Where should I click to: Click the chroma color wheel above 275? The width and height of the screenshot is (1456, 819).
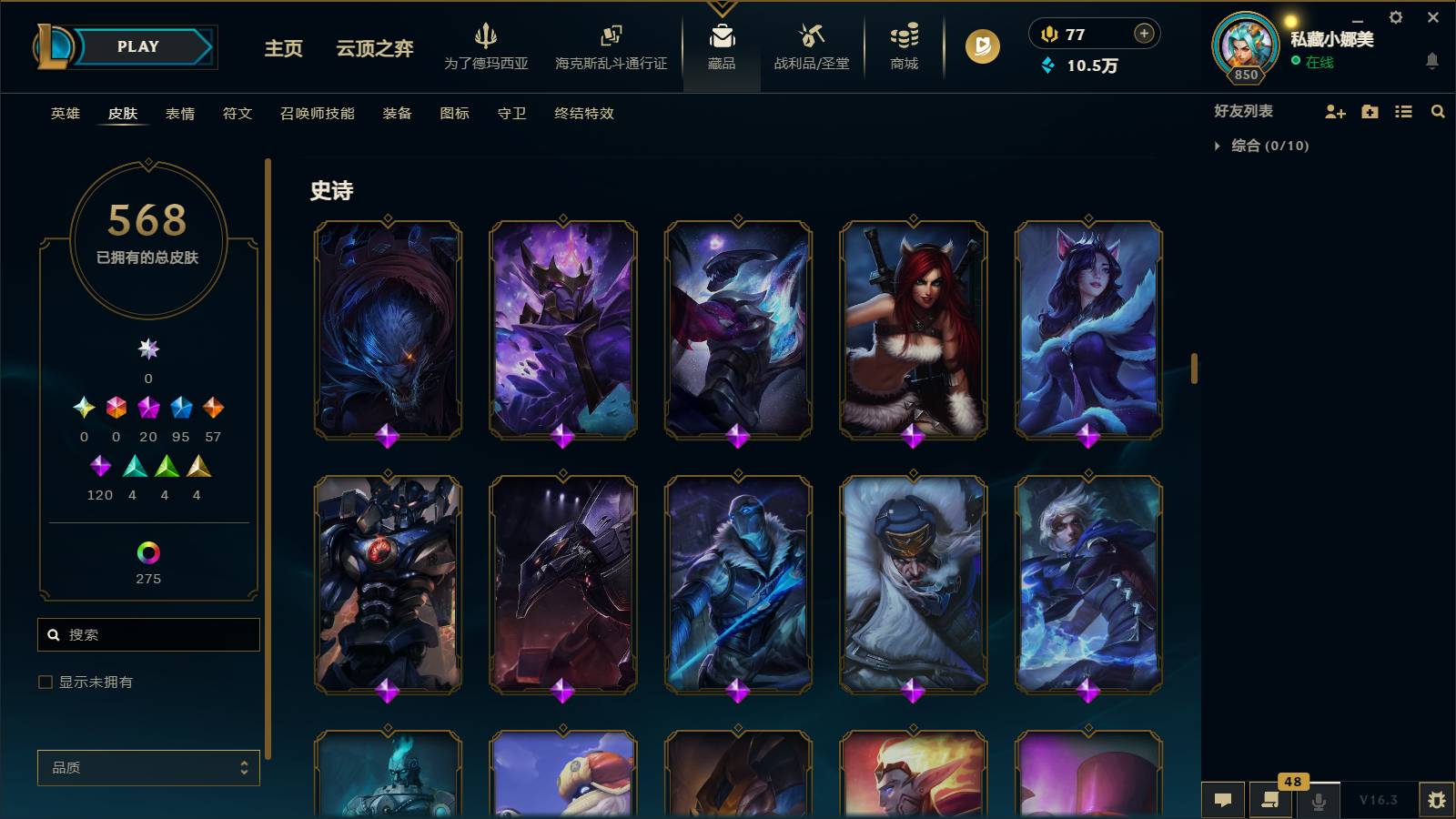point(148,551)
